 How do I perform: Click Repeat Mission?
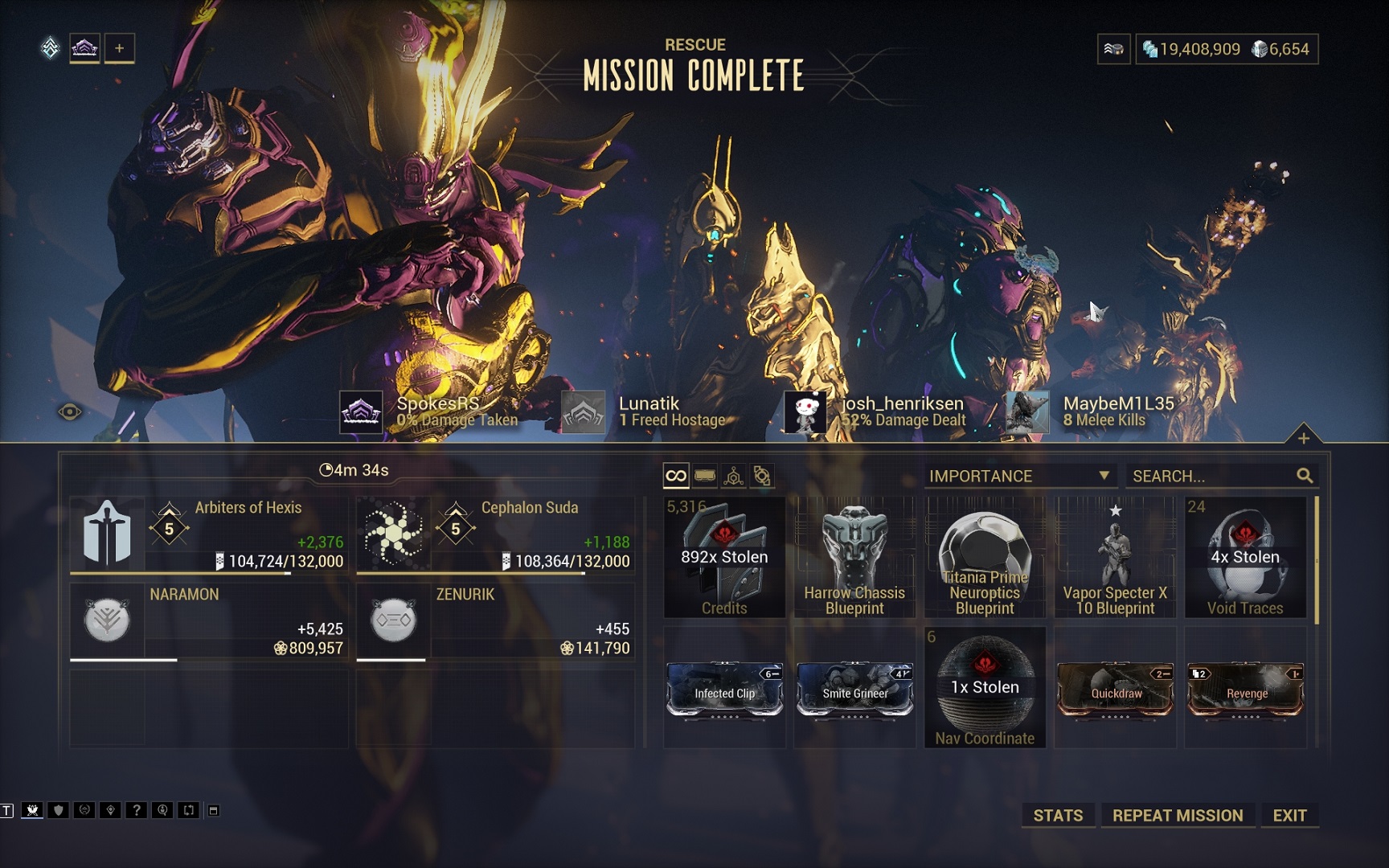click(1178, 815)
